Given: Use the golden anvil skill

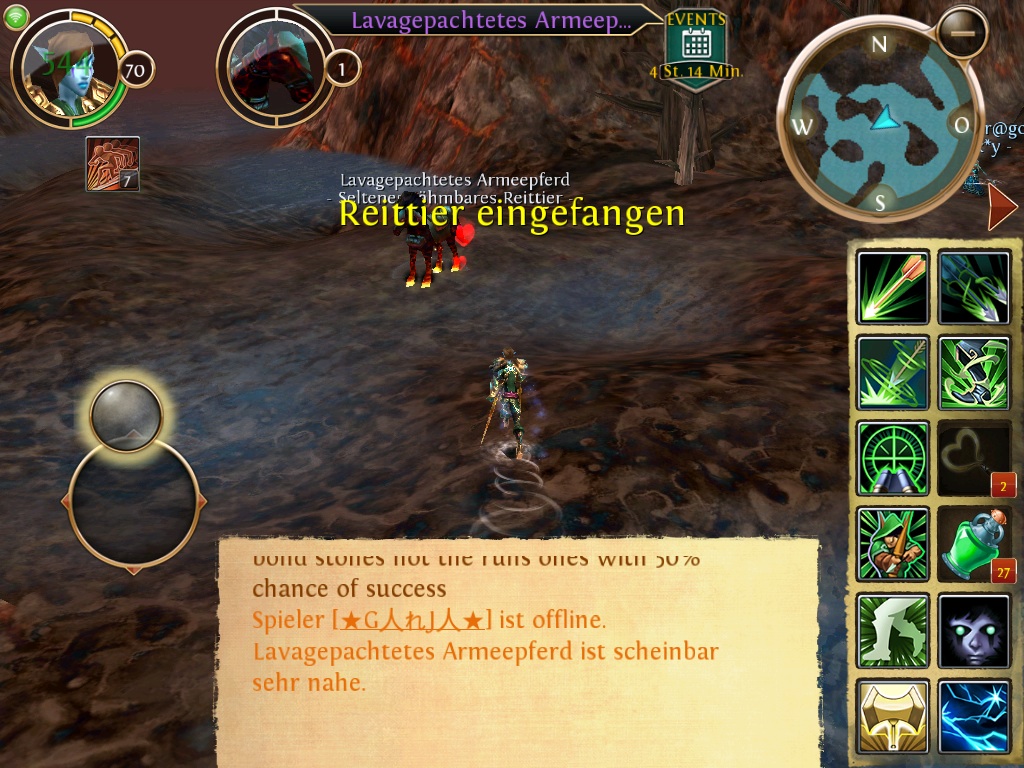Looking at the screenshot, I should 892,716.
